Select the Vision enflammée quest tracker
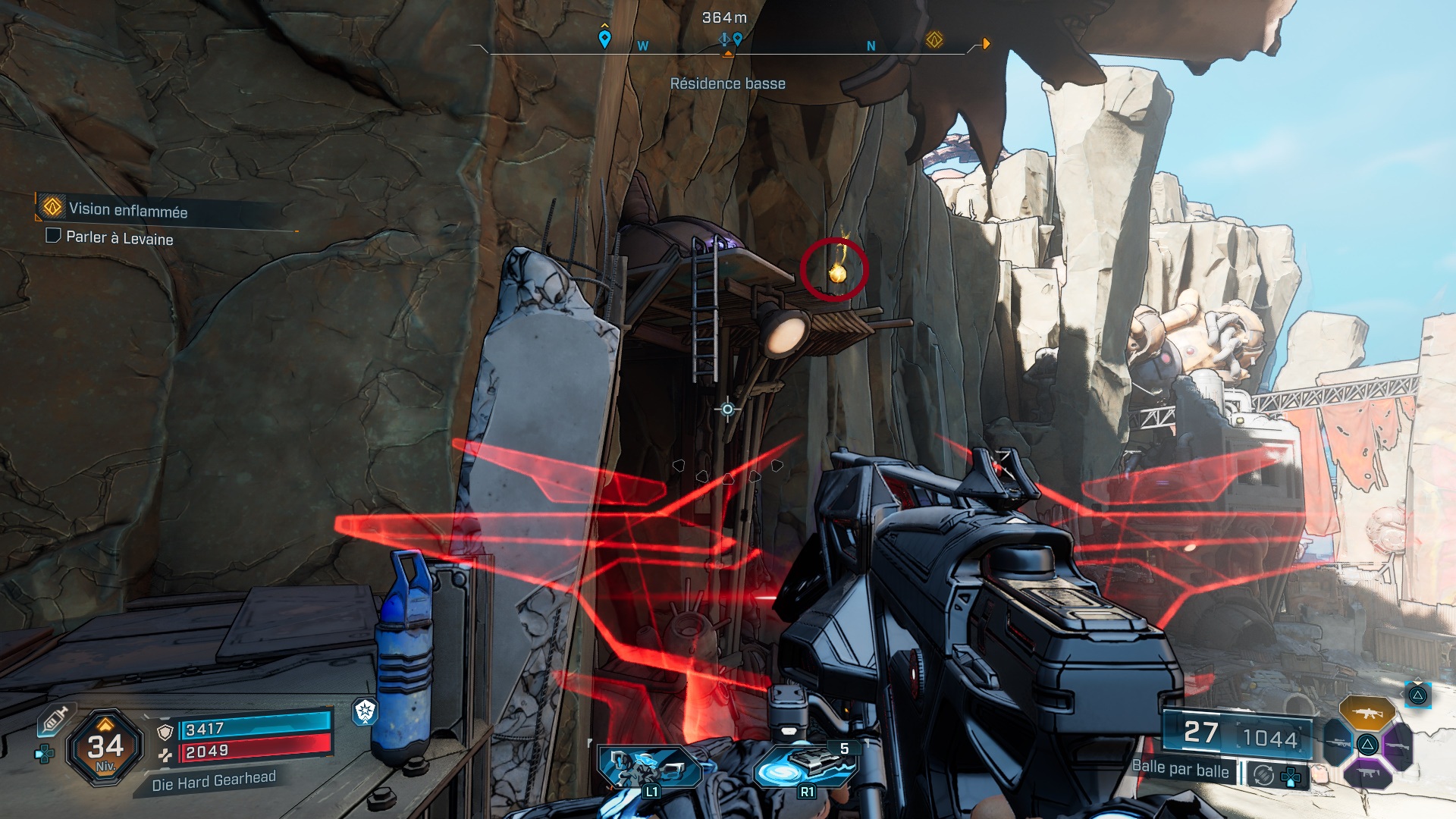1456x819 pixels. (127, 209)
